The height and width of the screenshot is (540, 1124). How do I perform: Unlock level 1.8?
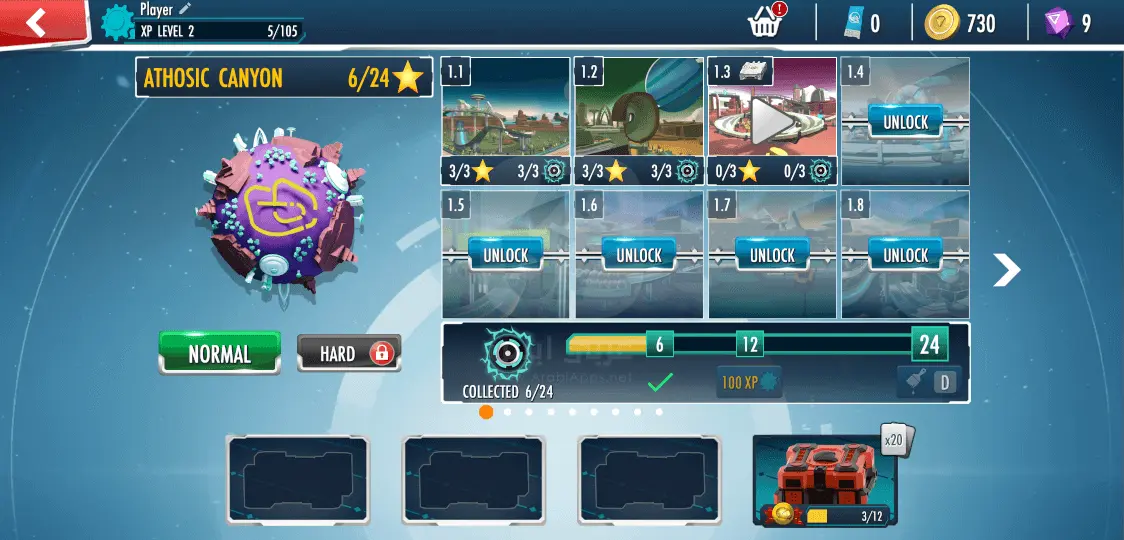905,255
